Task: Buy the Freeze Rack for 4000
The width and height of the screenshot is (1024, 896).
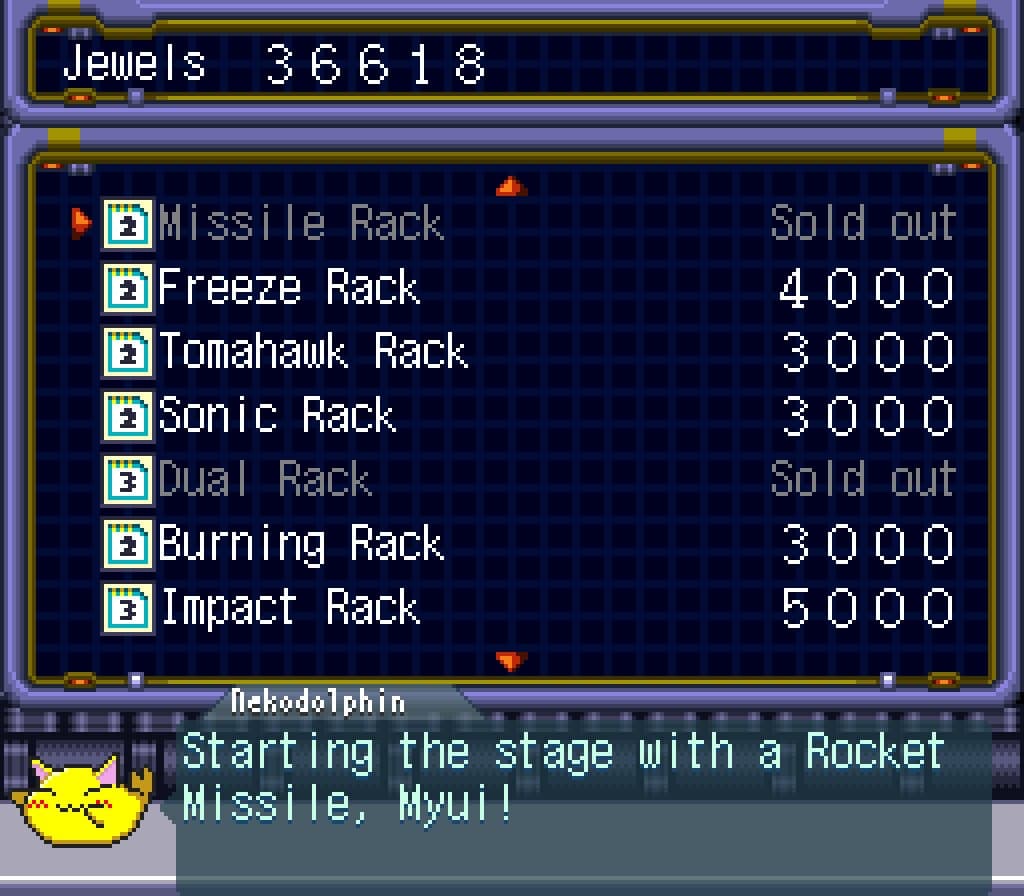Action: 288,288
